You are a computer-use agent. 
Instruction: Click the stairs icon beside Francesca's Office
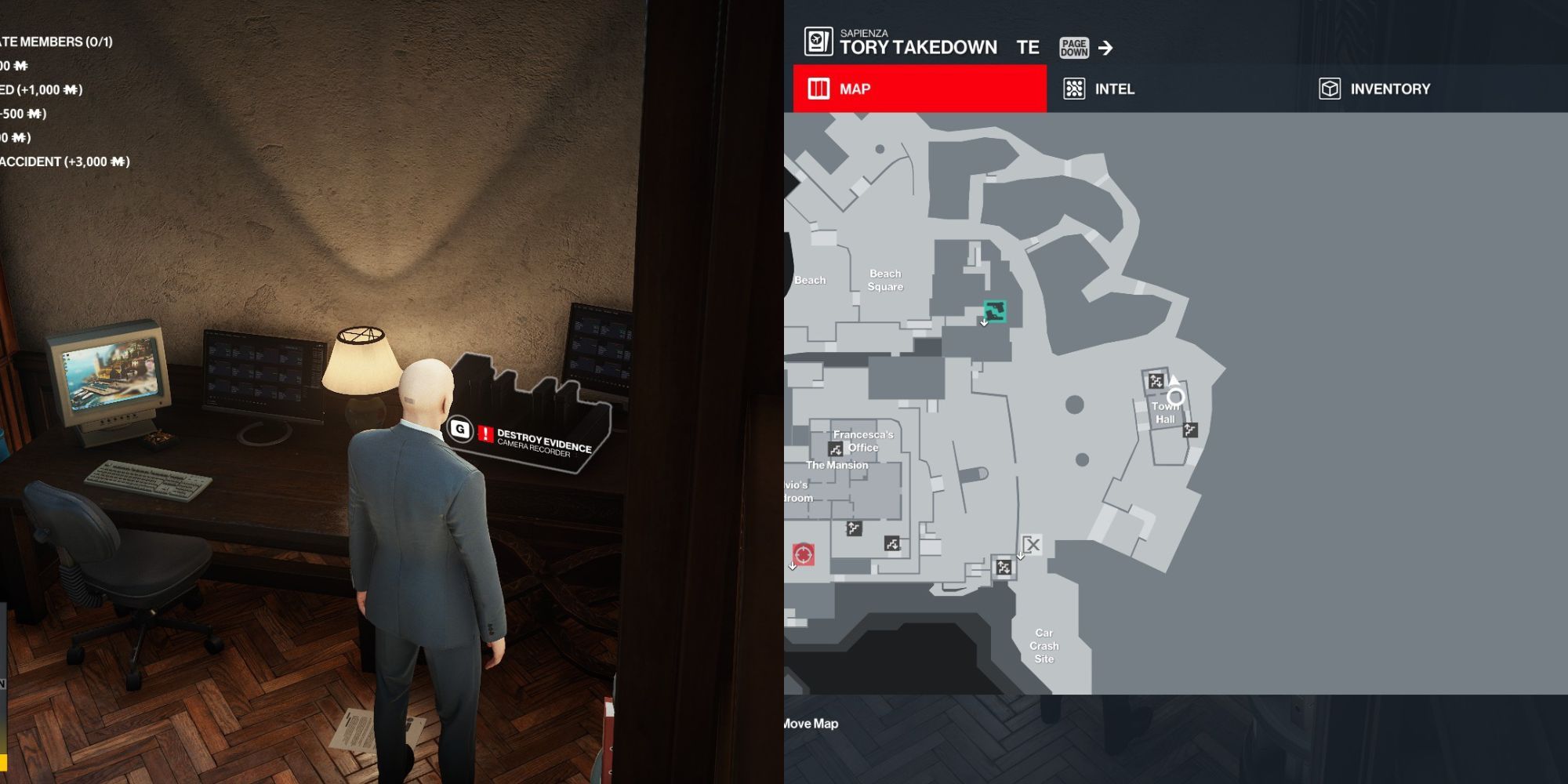tap(836, 449)
